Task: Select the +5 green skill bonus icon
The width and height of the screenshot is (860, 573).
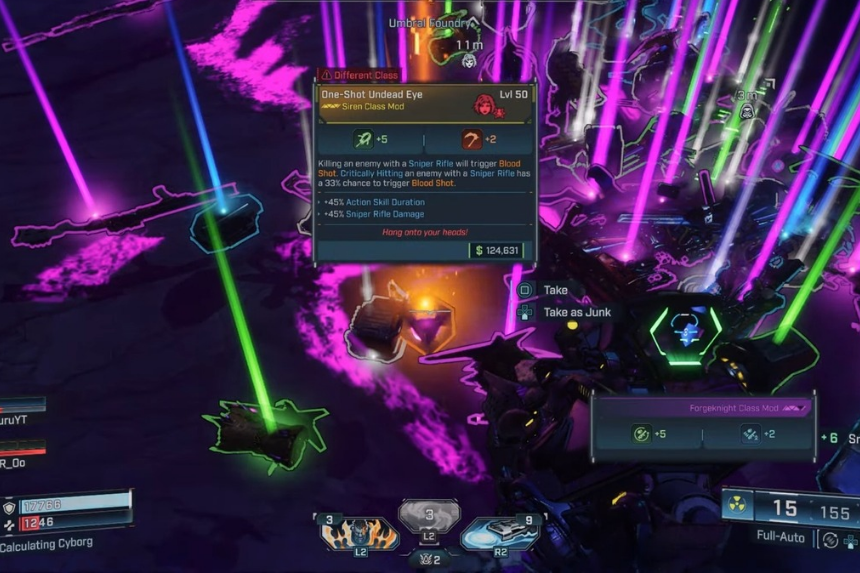Action: coord(361,141)
